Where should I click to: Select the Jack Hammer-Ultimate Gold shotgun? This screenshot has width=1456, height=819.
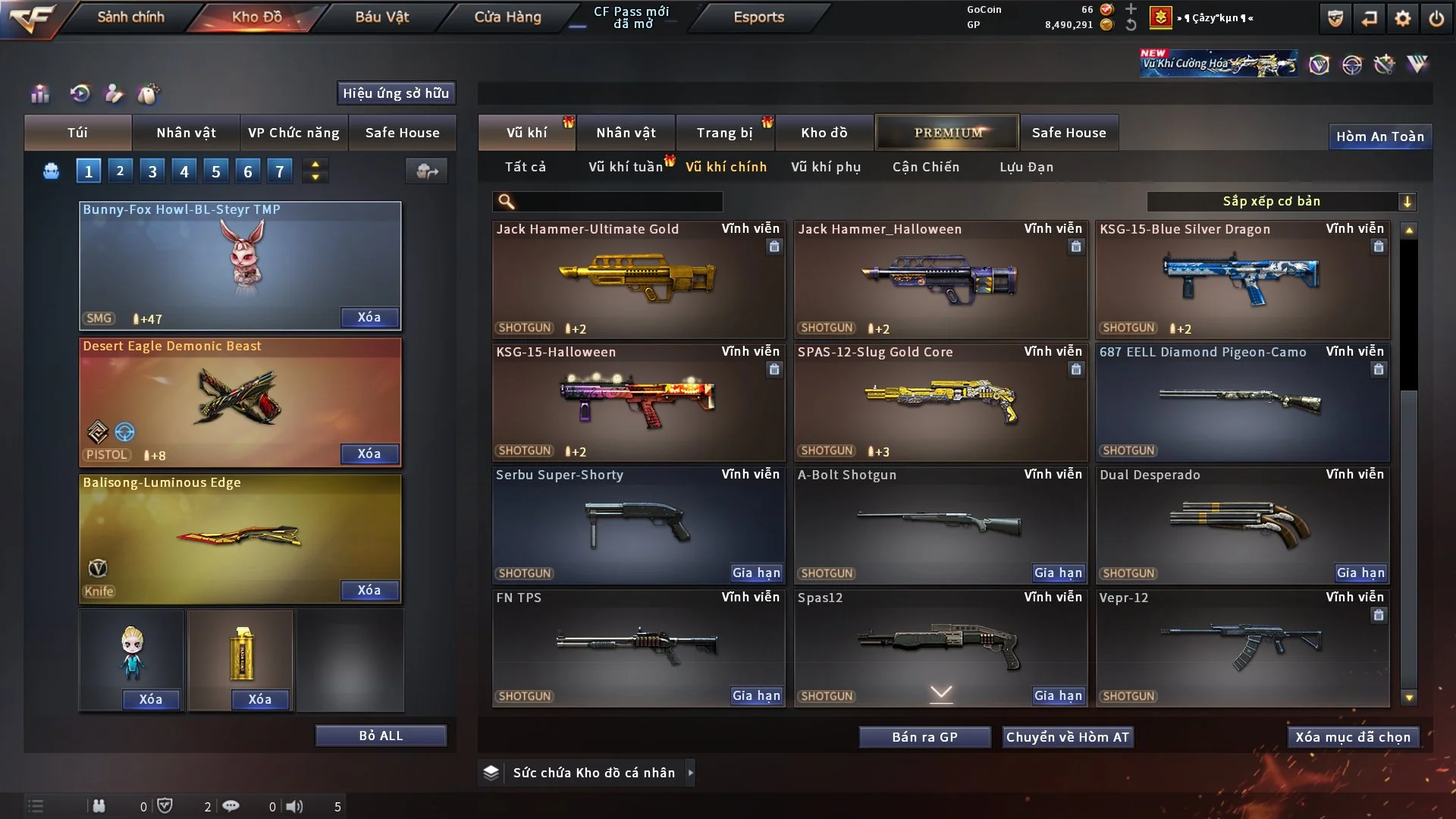(x=638, y=279)
